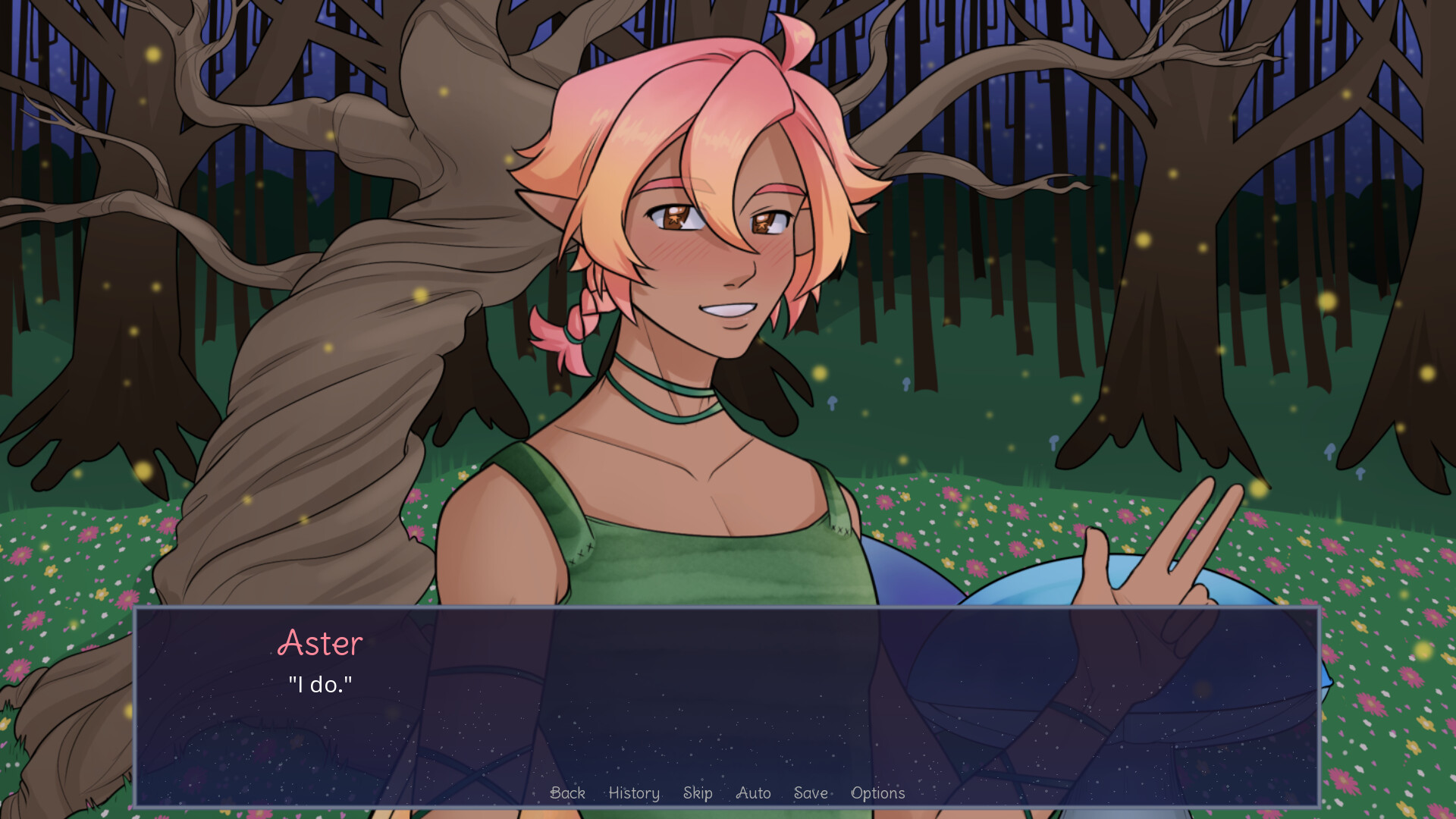Click Options at the far right of the menu
The height and width of the screenshot is (819, 1456).
point(877,793)
